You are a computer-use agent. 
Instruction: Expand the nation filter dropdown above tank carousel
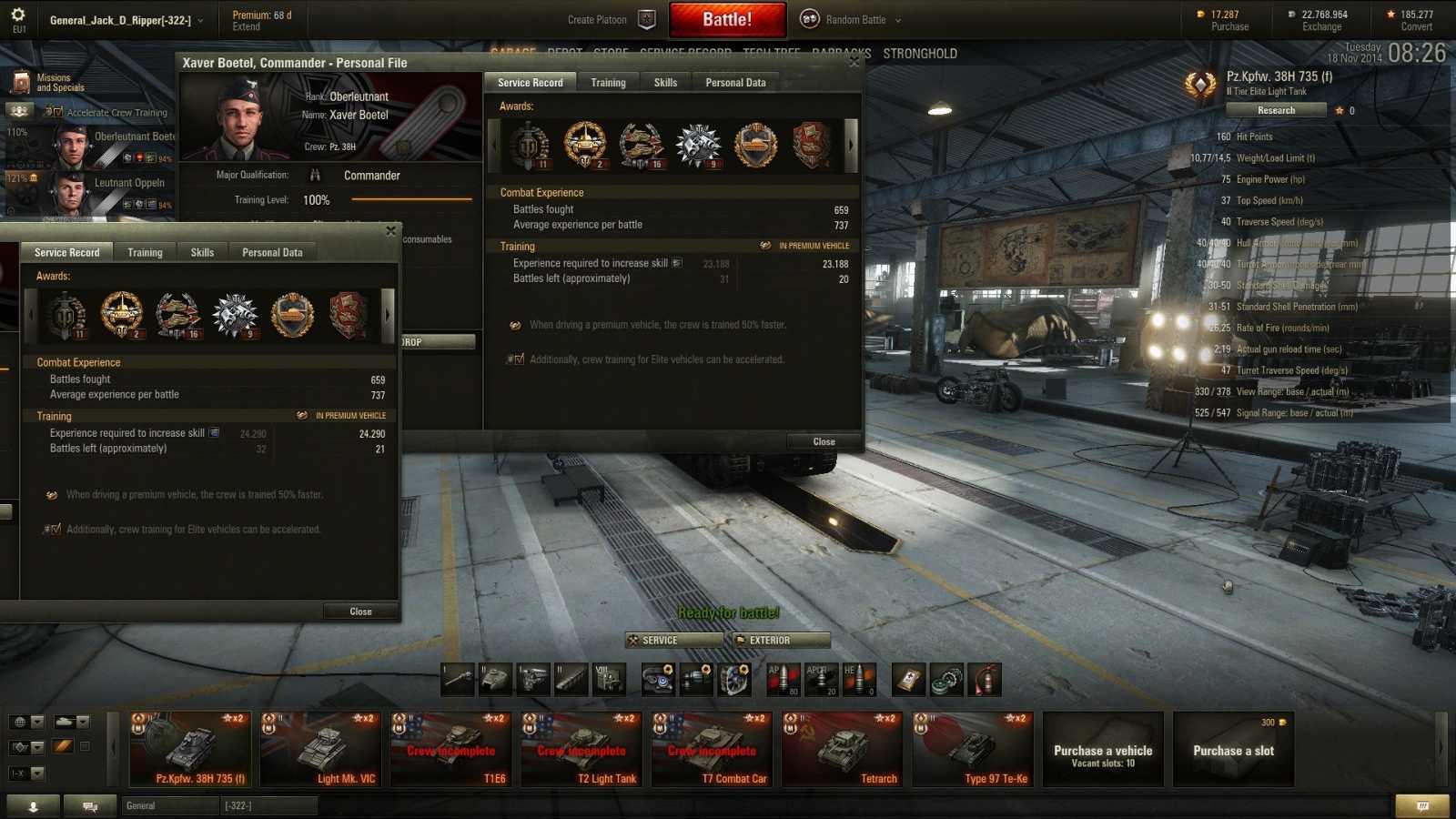(27, 720)
